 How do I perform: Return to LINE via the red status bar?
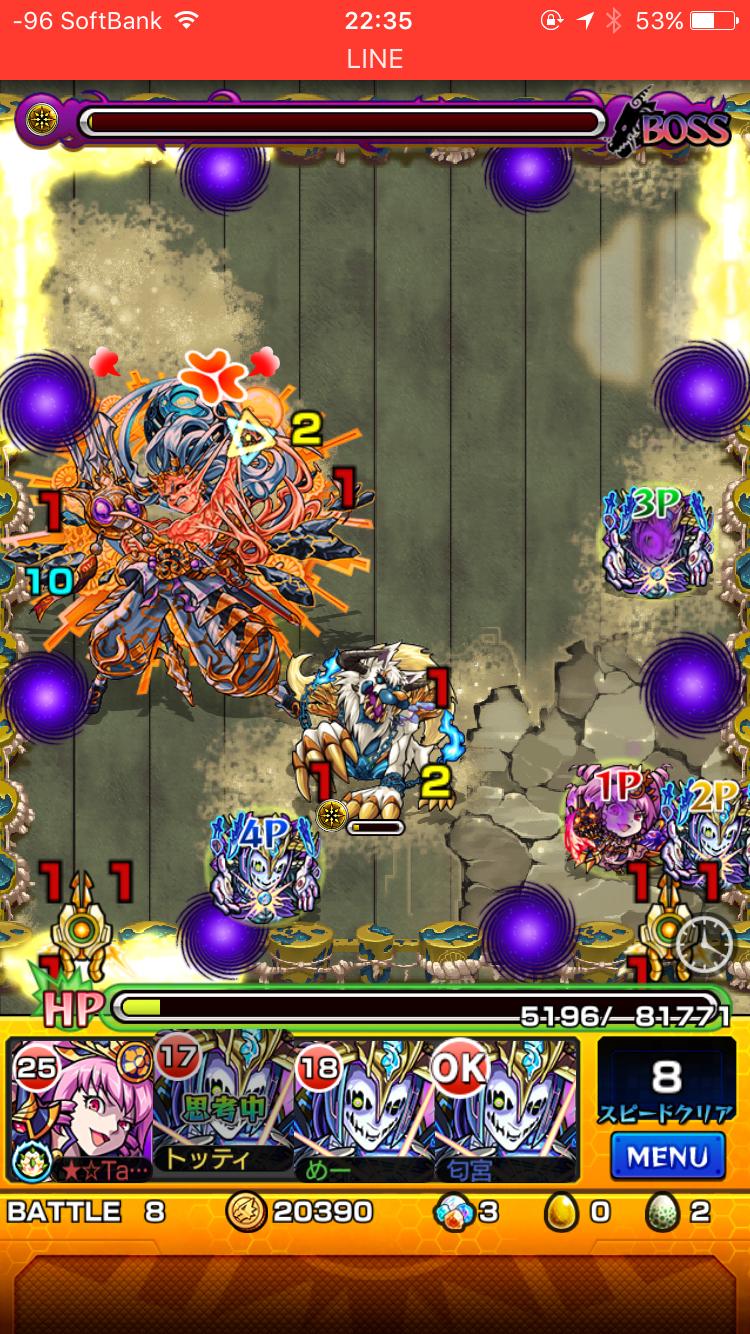point(375,59)
